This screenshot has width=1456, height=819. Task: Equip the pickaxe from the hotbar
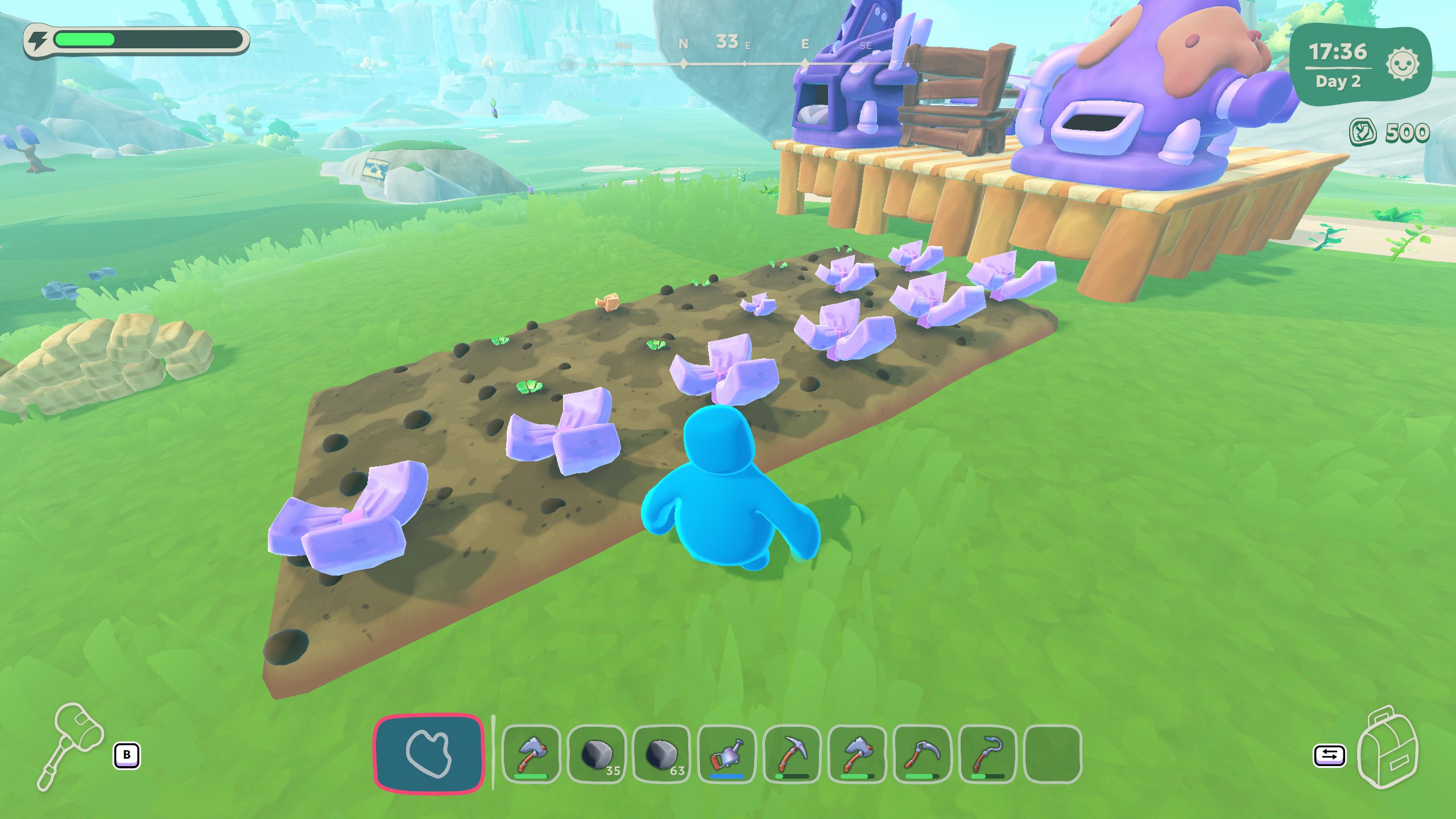pyautogui.click(x=792, y=754)
